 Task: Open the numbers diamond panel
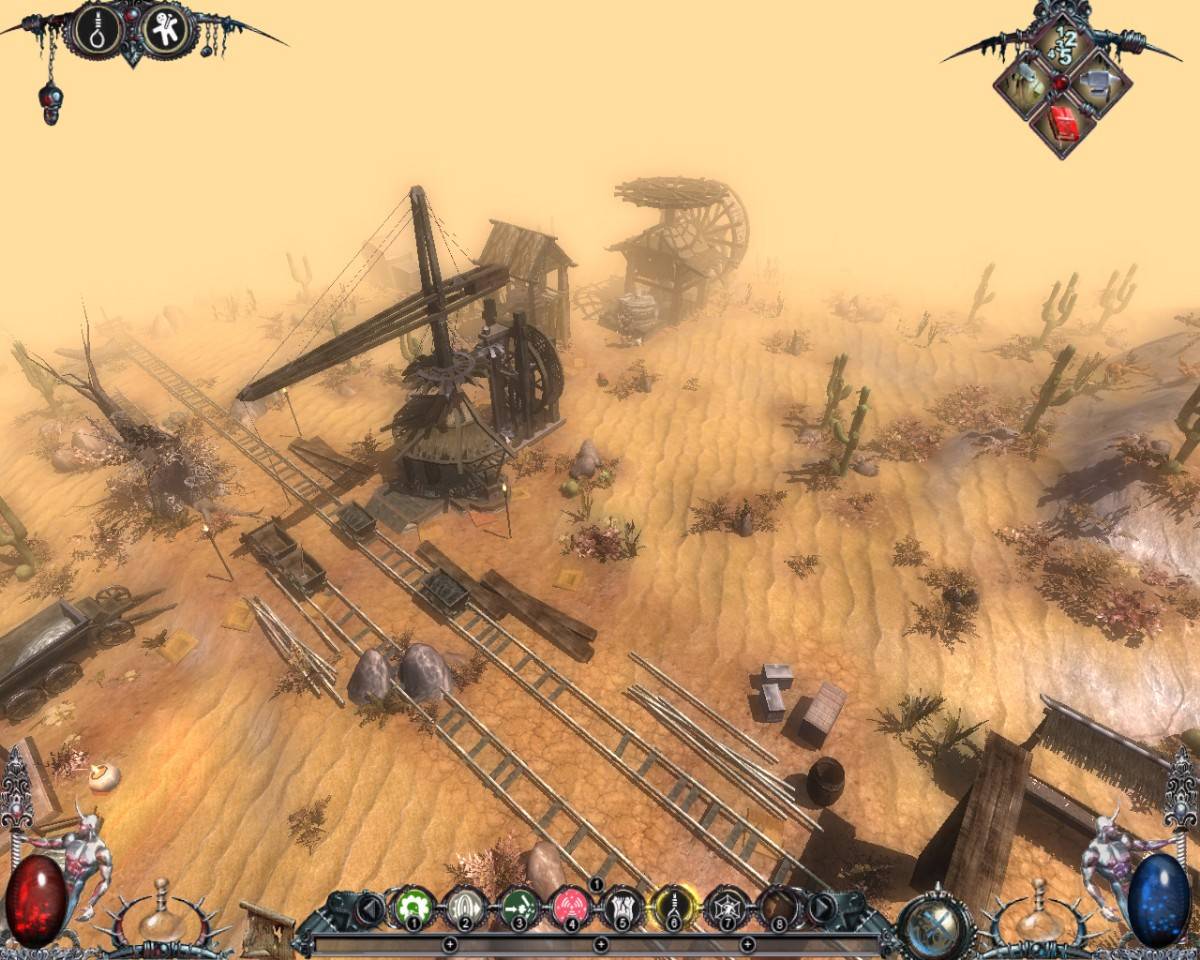1064,45
